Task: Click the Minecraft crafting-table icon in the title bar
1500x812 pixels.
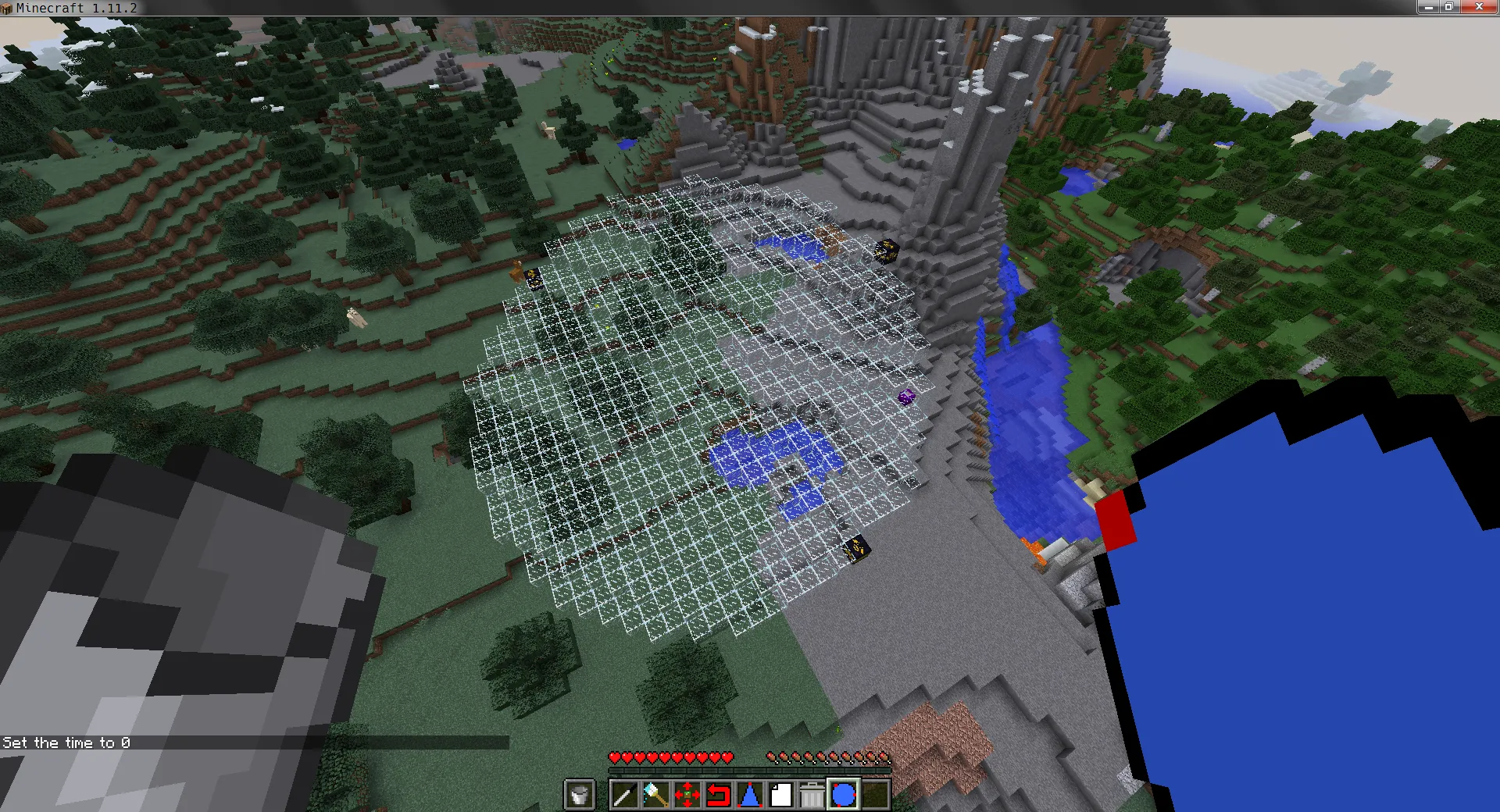Action: click(8, 8)
